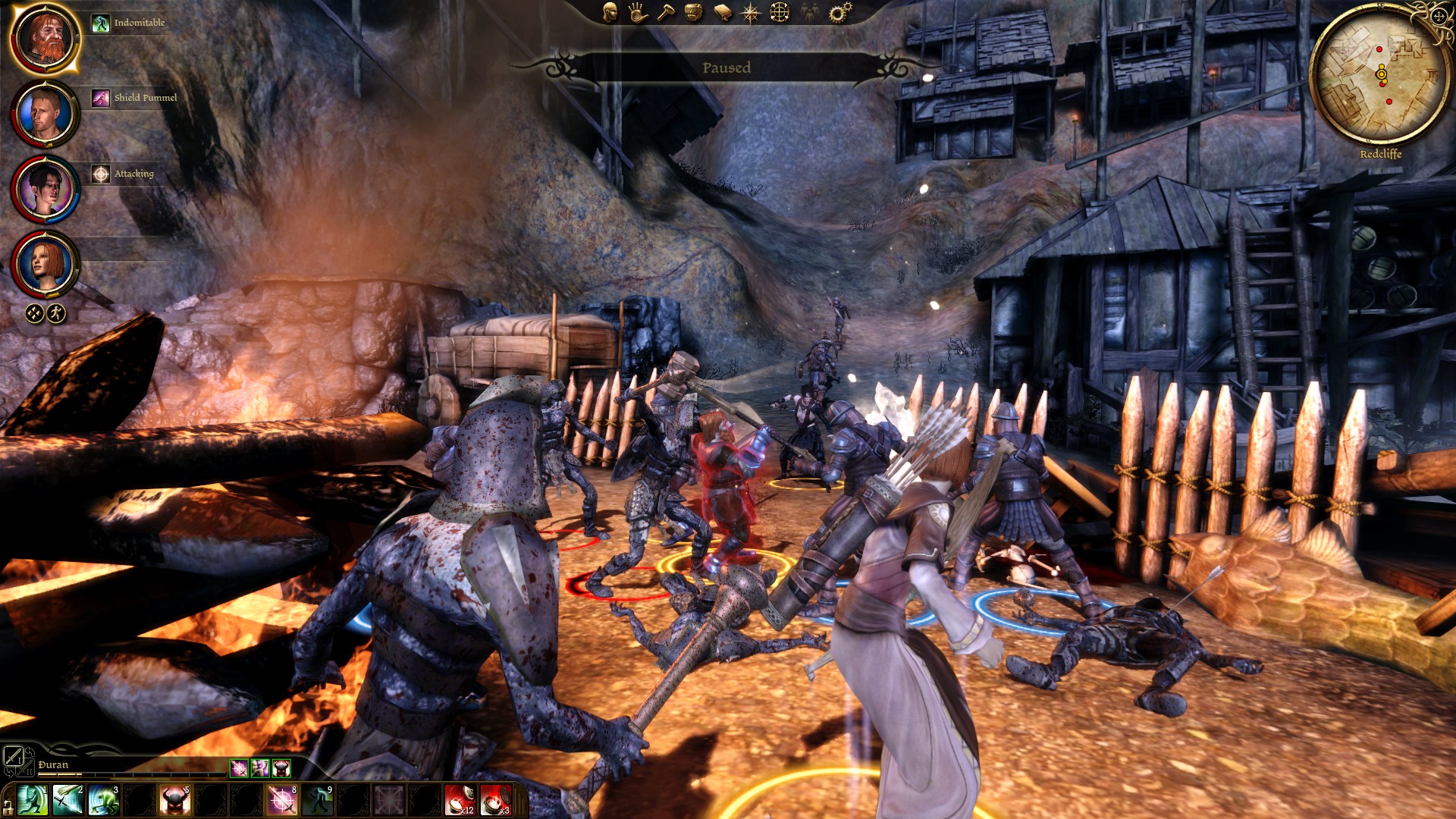
Task: Select the red-bearded dwarf party portrait
Action: (45, 38)
